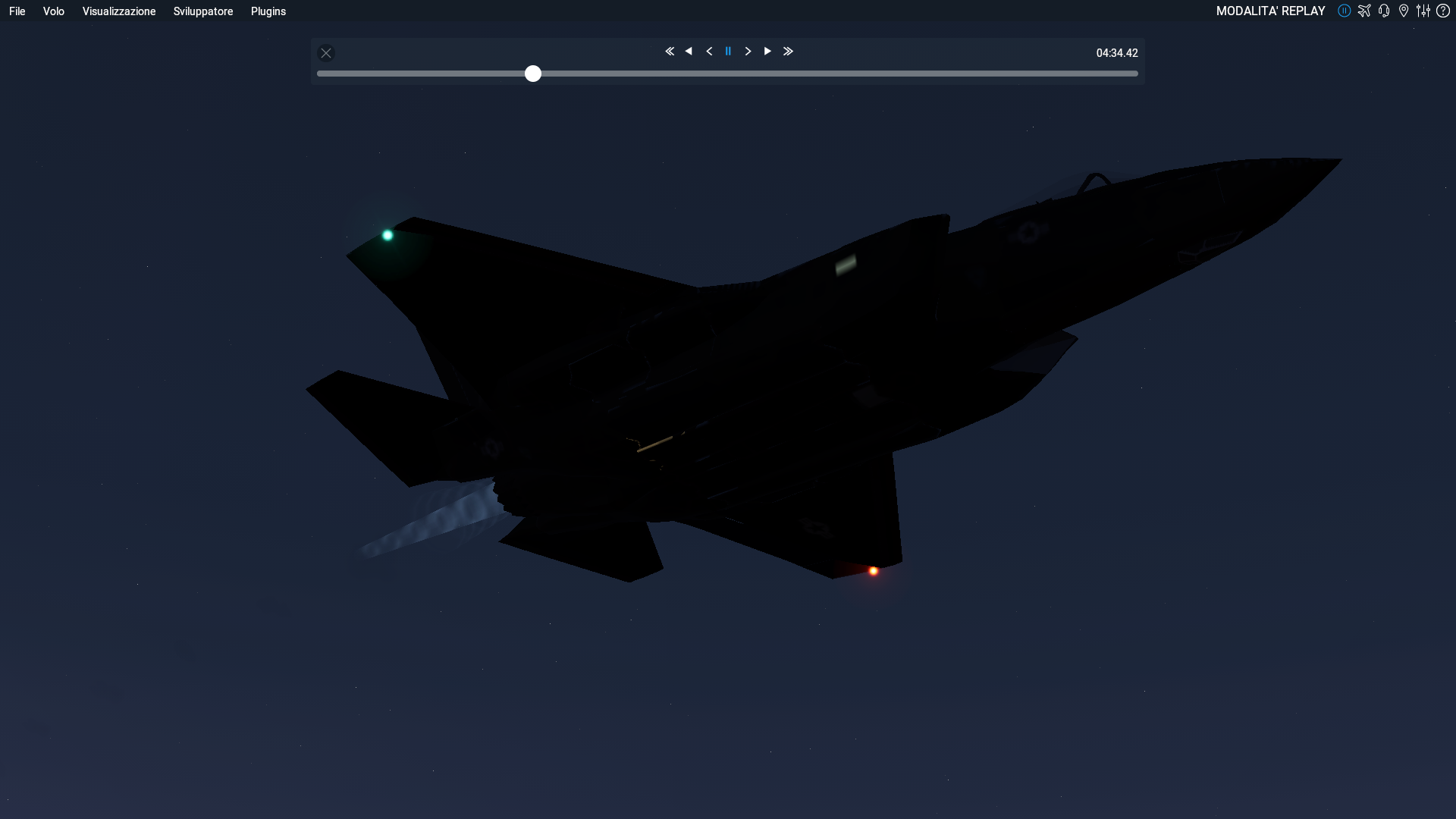Click the replay timeline slider handle

click(x=533, y=74)
